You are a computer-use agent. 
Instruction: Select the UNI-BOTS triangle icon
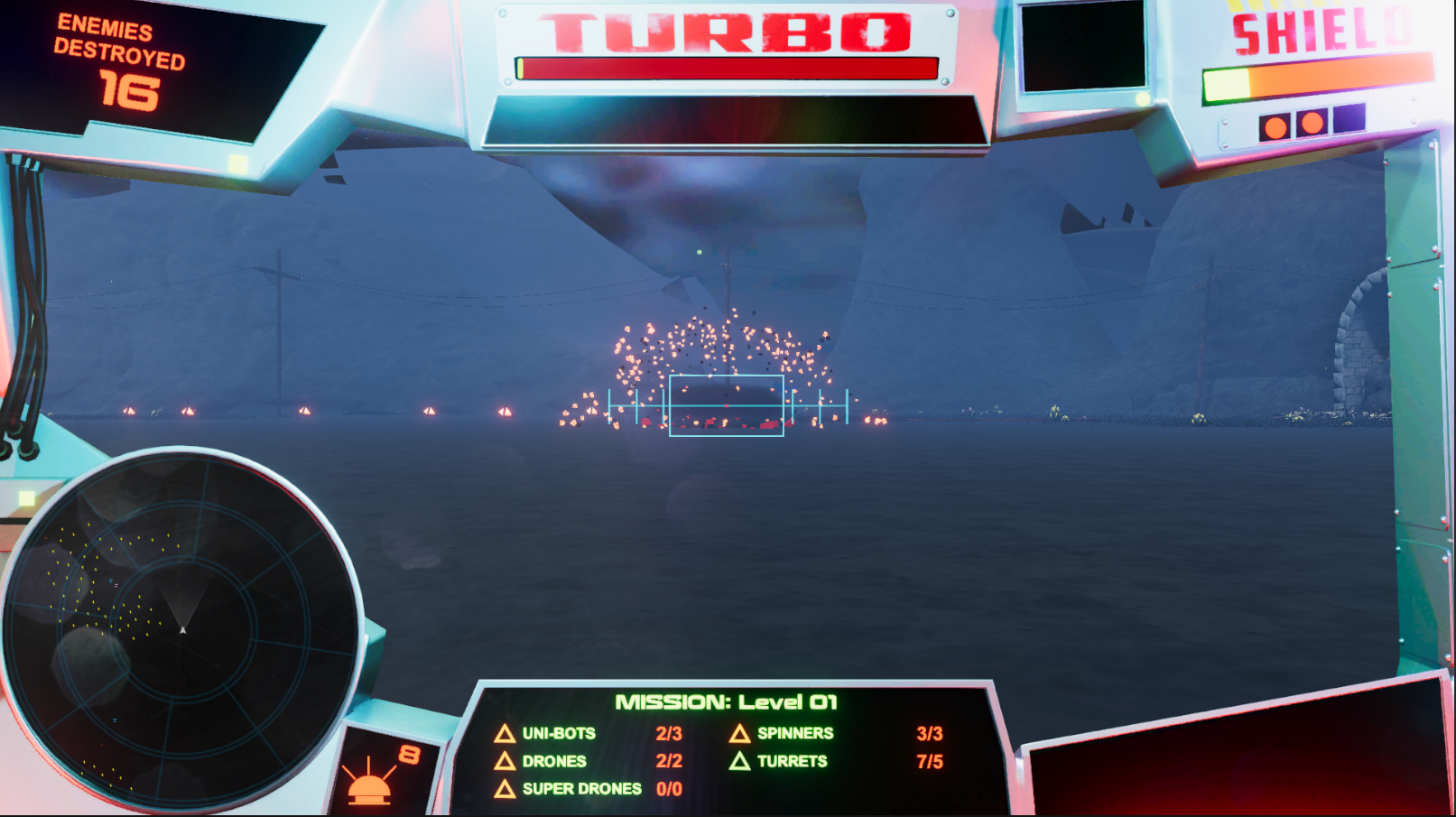coord(505,734)
